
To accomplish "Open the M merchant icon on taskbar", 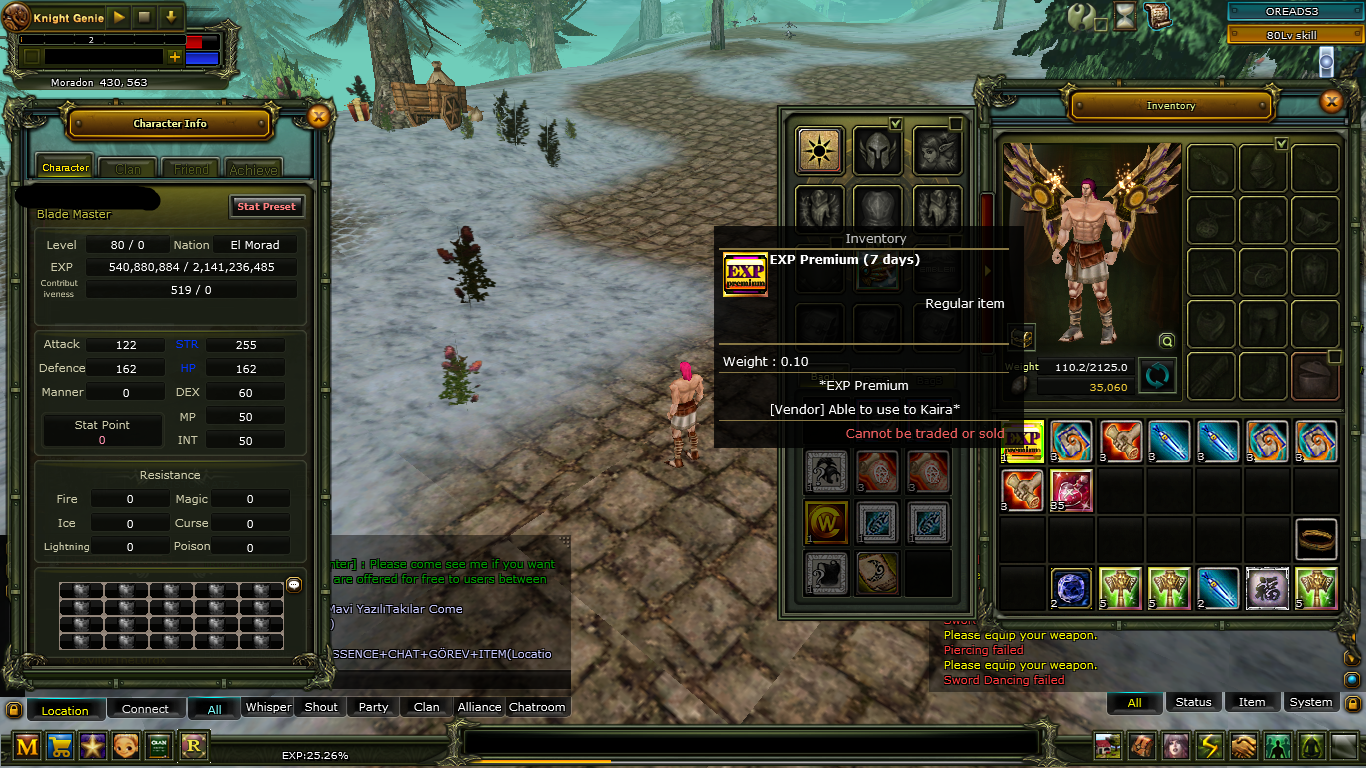I will tap(25, 746).
